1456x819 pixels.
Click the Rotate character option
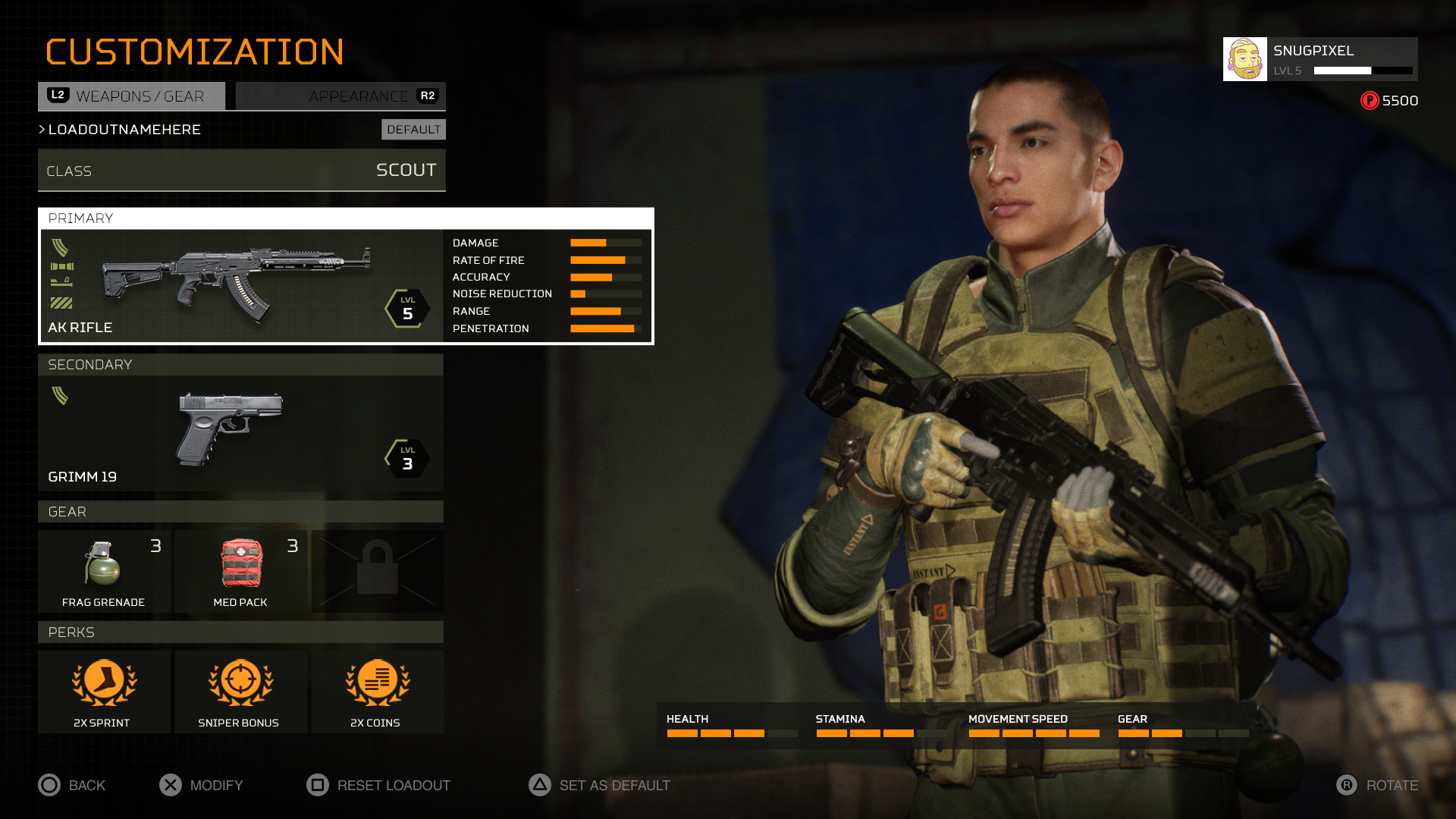(x=1376, y=785)
